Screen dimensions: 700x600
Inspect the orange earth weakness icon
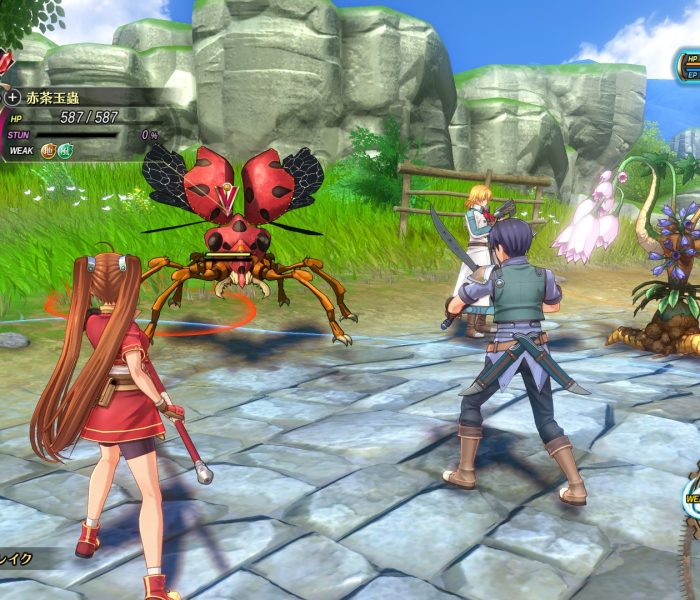(x=48, y=151)
